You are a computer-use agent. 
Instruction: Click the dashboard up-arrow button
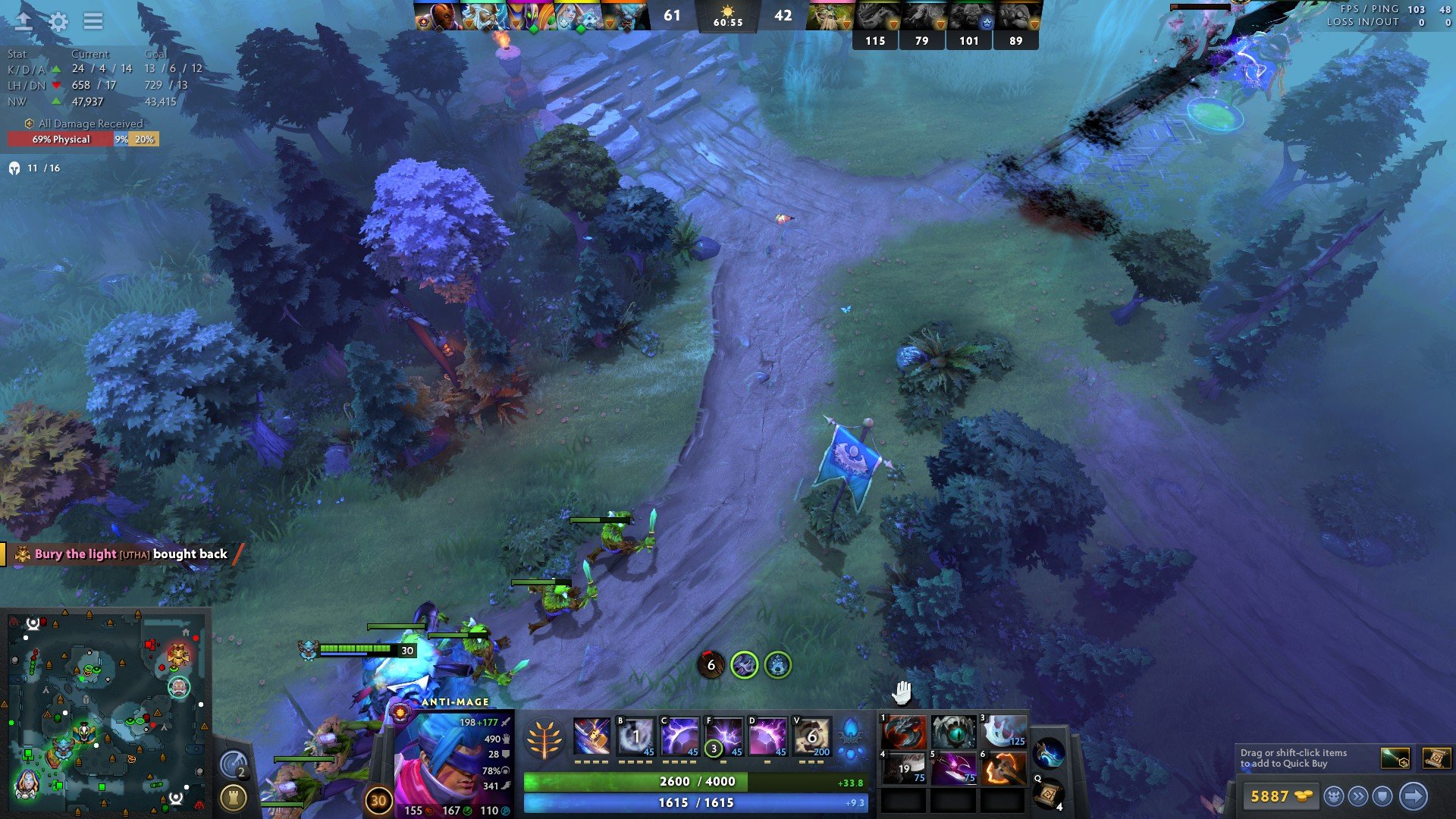point(24,21)
